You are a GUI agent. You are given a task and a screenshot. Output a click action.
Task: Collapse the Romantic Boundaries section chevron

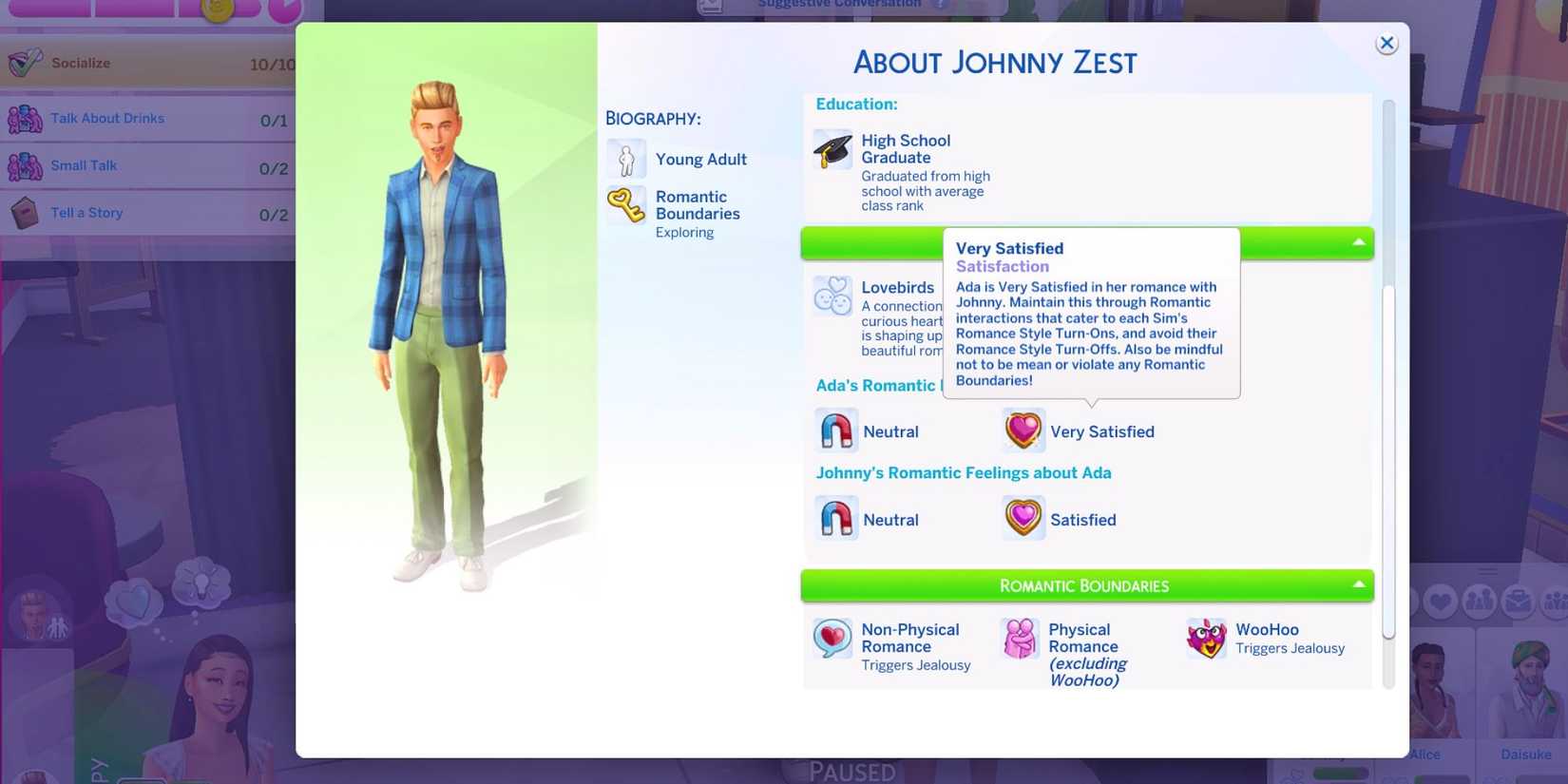point(1360,585)
